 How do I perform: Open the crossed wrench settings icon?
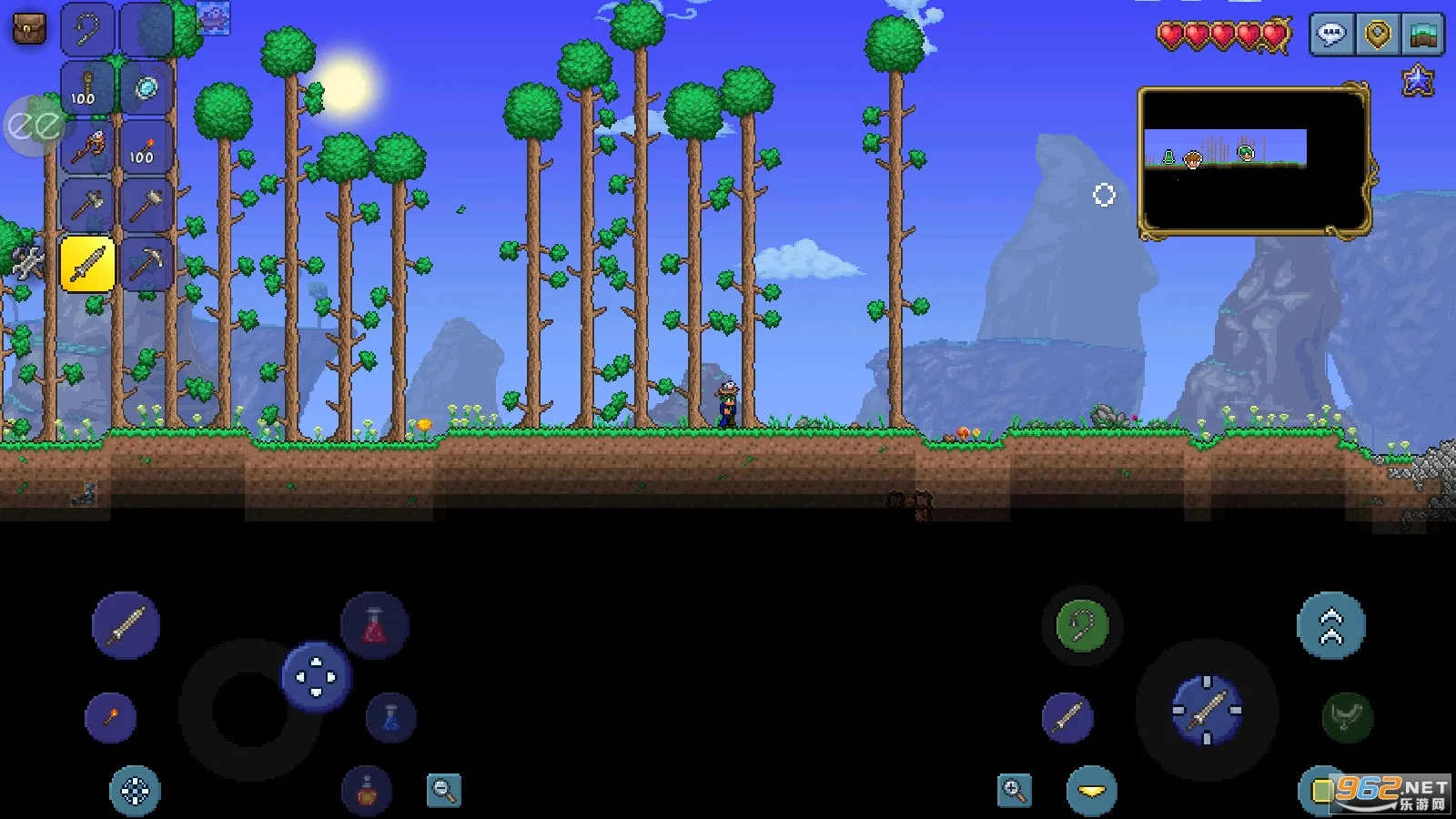[27, 262]
